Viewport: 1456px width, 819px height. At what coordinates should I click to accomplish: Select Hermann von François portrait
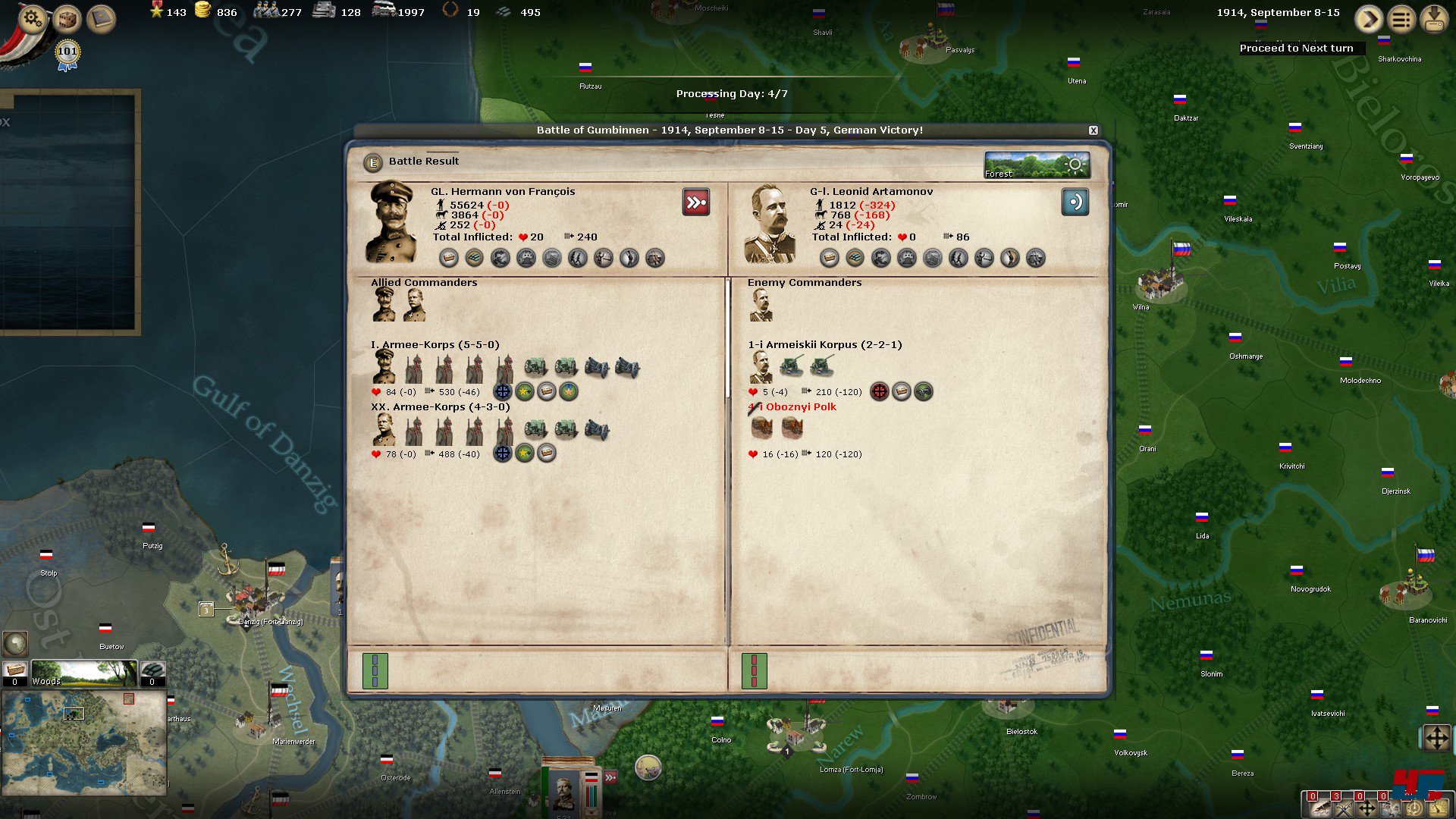(391, 222)
